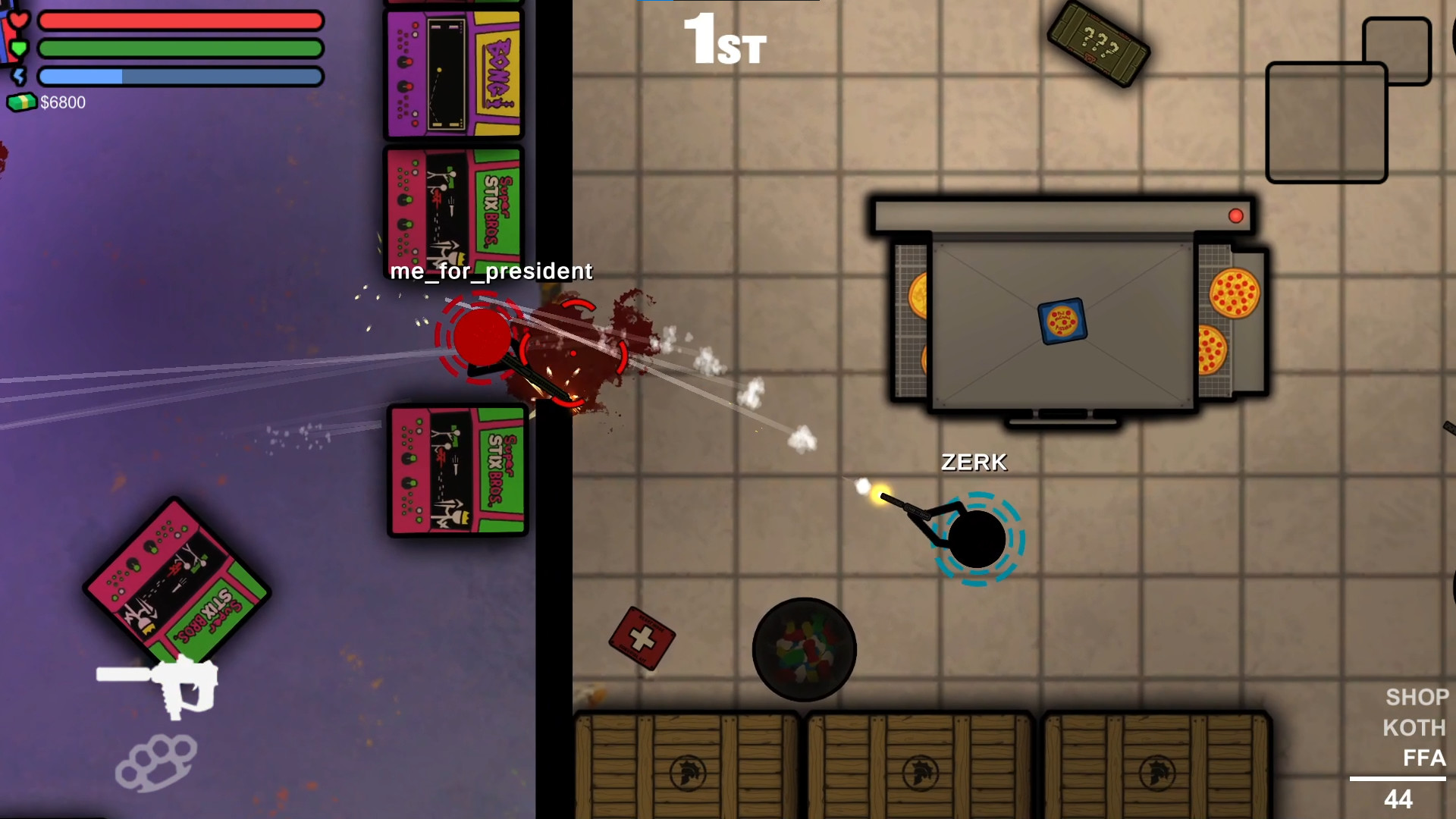Select the blue lightning stamina icon
1456x819 pixels.
point(20,76)
